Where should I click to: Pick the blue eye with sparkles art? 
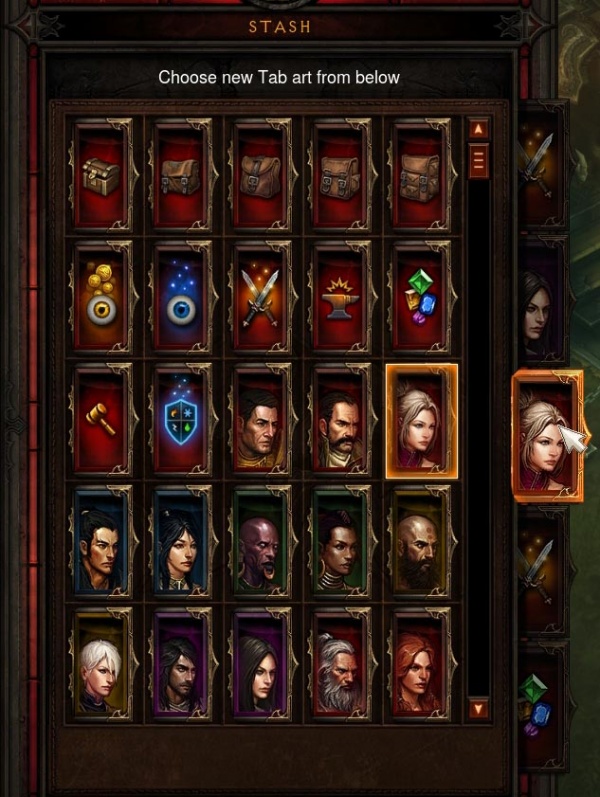tap(181, 299)
